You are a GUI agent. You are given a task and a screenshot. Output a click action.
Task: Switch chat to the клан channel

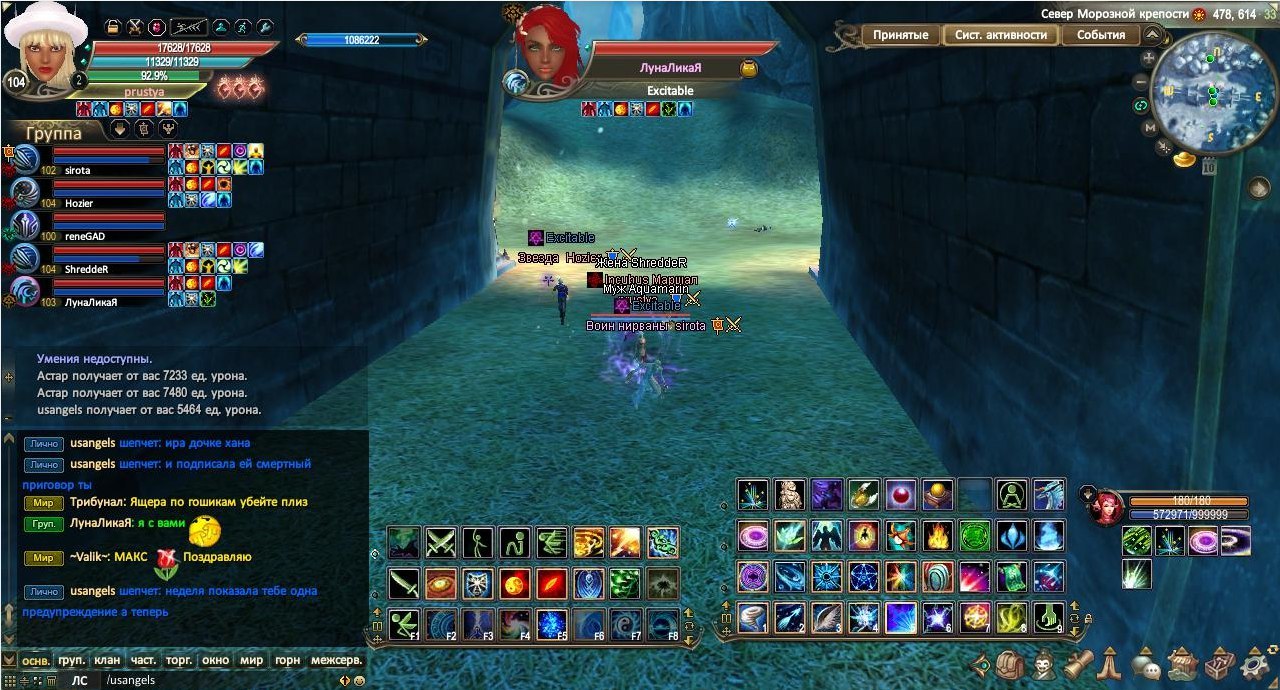point(107,660)
